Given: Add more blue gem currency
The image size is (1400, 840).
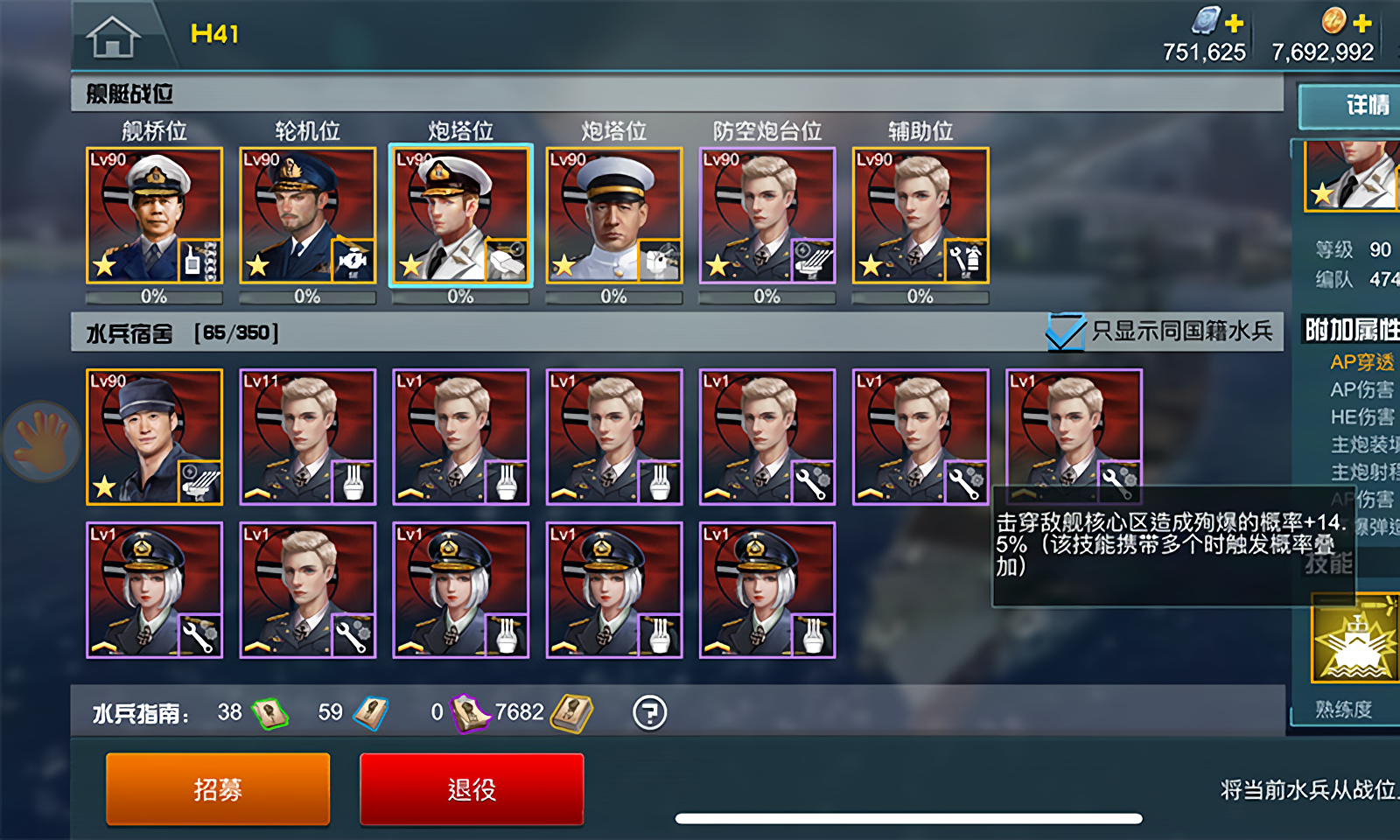Looking at the screenshot, I should click(x=1234, y=23).
